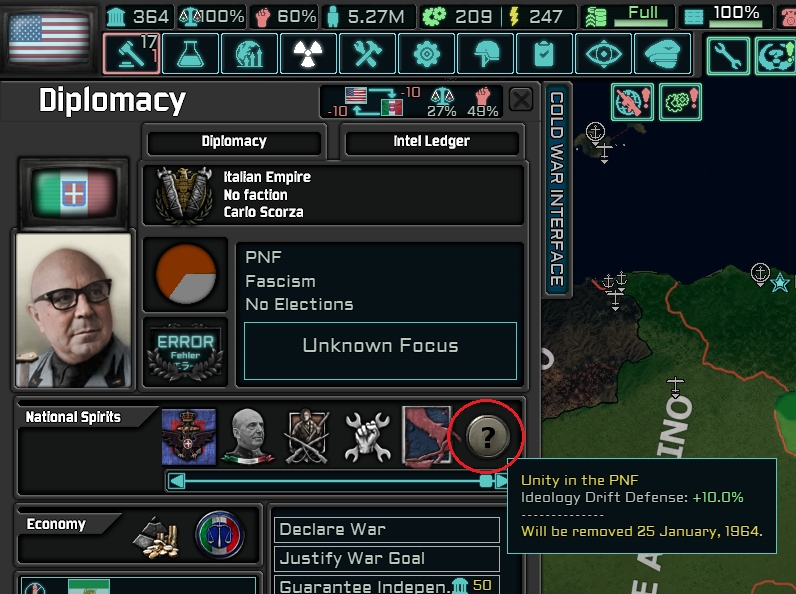Switch to the Intel Ledger tab
The width and height of the screenshot is (796, 594).
click(431, 141)
